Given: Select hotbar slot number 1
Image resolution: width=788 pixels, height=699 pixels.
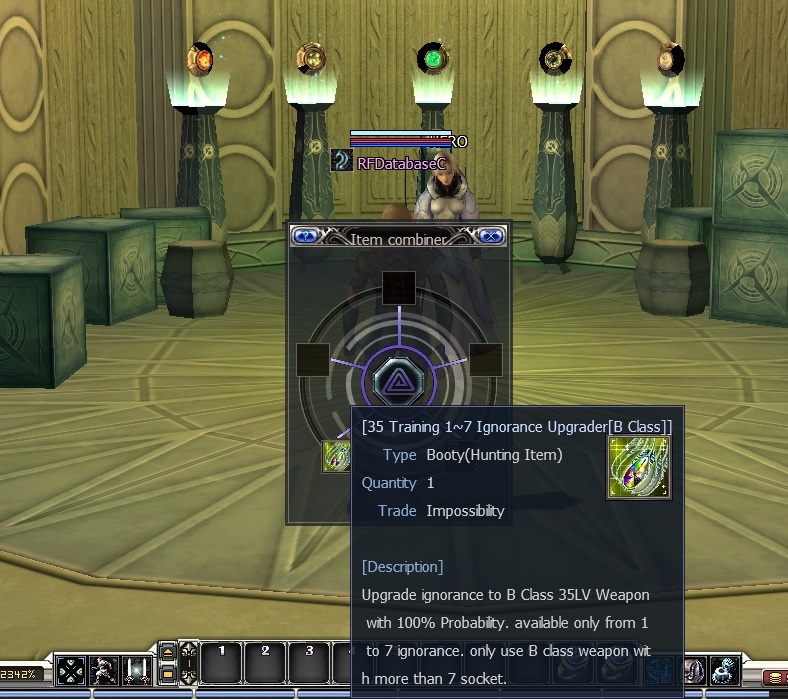Looking at the screenshot, I should (x=222, y=661).
